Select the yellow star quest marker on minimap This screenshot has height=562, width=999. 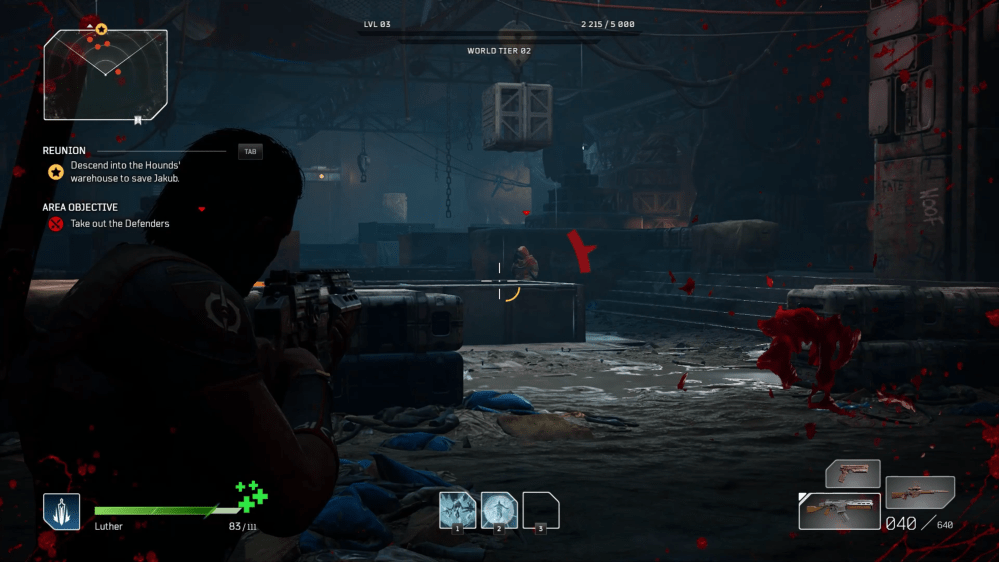tap(101, 30)
